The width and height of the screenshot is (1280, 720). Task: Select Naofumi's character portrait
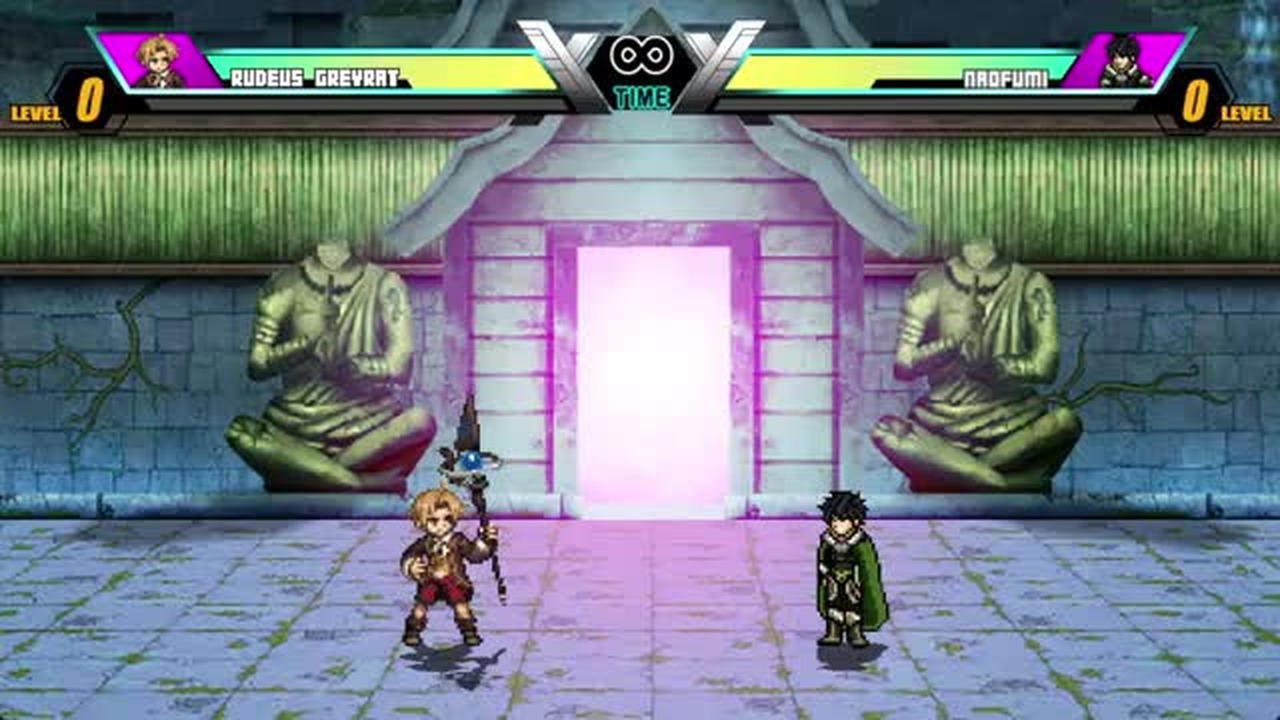(1122, 62)
